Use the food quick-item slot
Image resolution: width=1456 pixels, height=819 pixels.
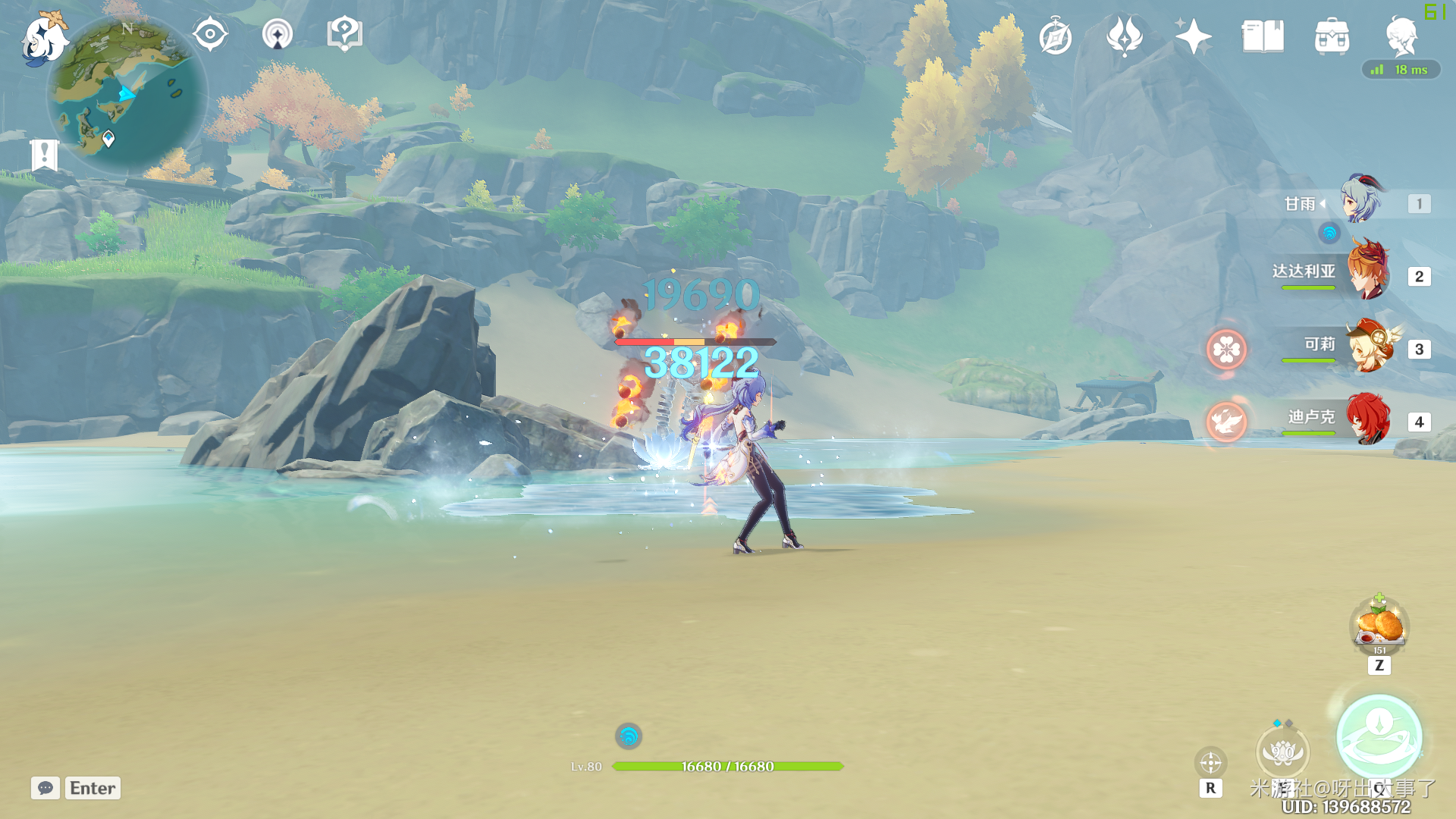[1379, 626]
